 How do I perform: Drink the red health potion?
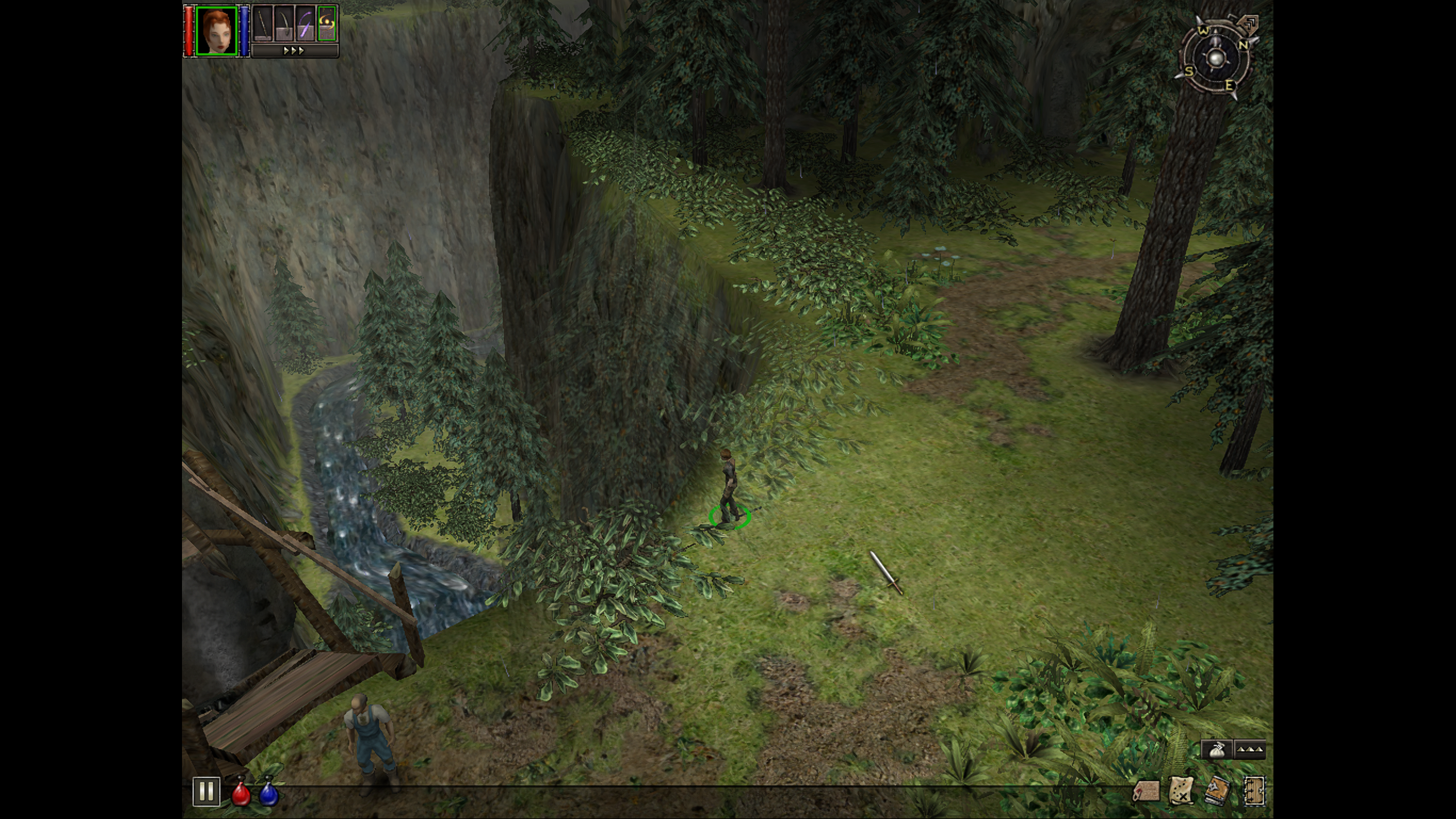tap(241, 792)
